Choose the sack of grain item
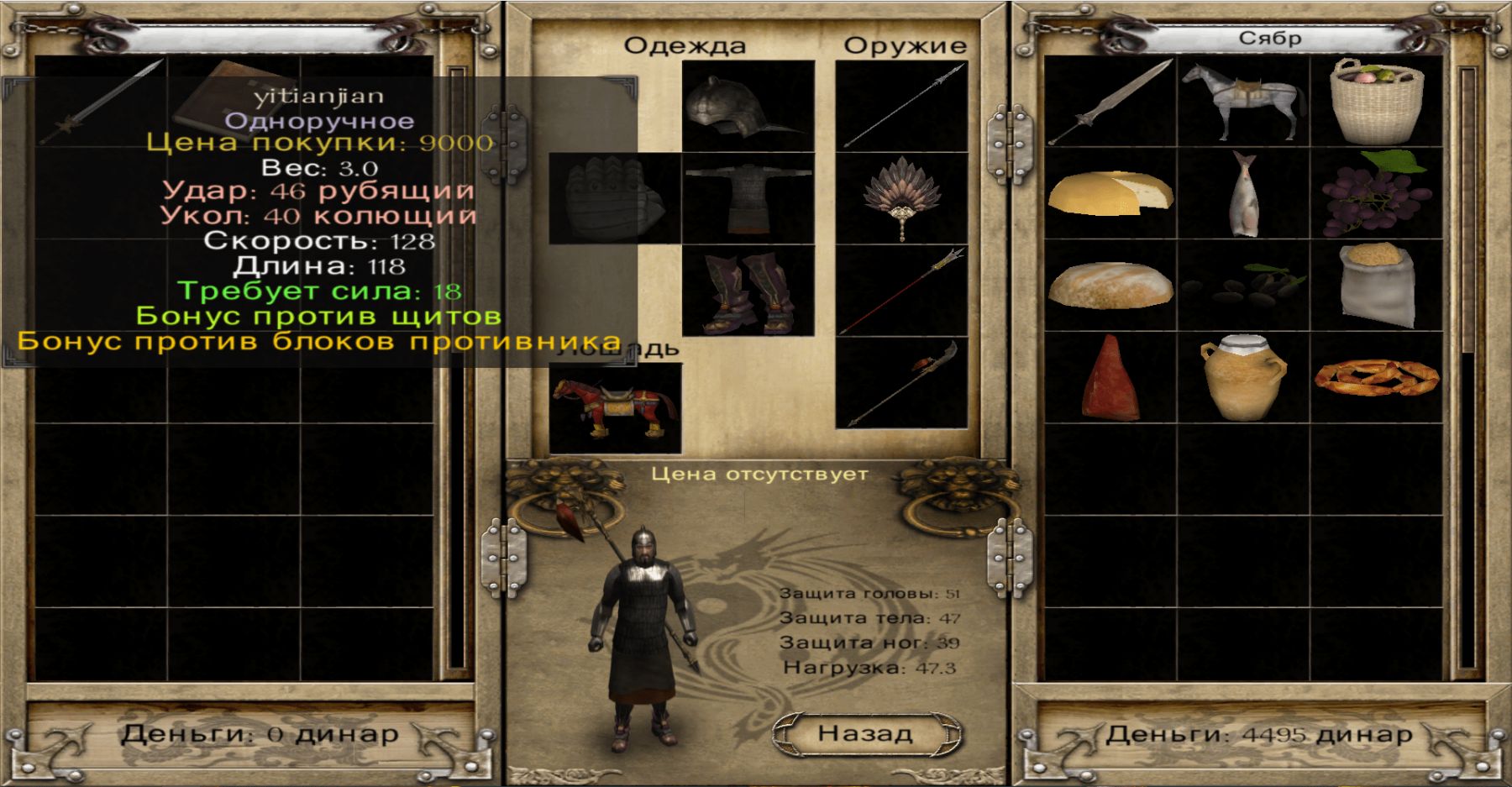Viewport: 1512px width, 787px height. pos(1377,286)
